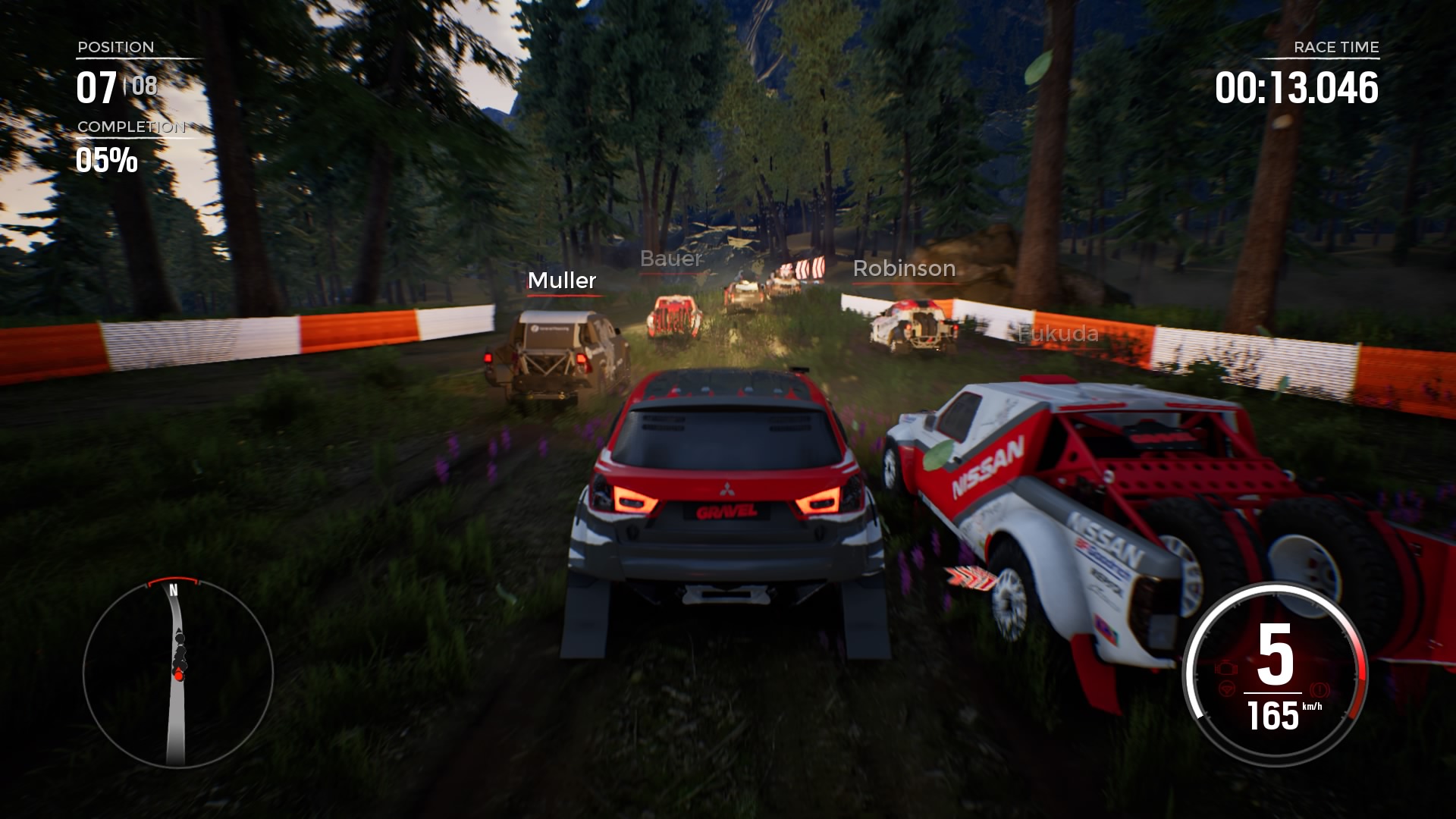Screen dimensions: 1456x819
Task: Click the Bauer driver name label
Action: [670, 259]
